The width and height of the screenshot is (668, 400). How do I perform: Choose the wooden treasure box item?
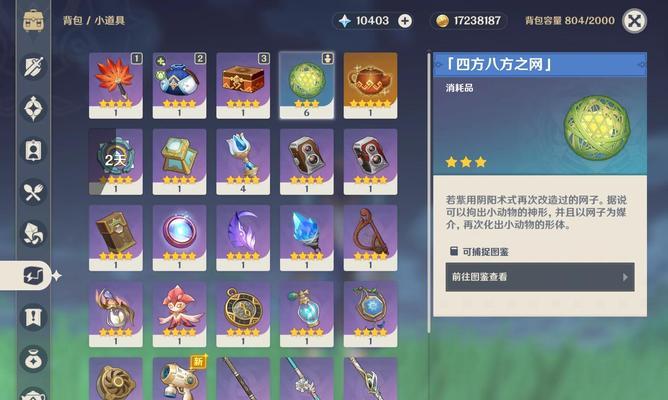coord(243,80)
